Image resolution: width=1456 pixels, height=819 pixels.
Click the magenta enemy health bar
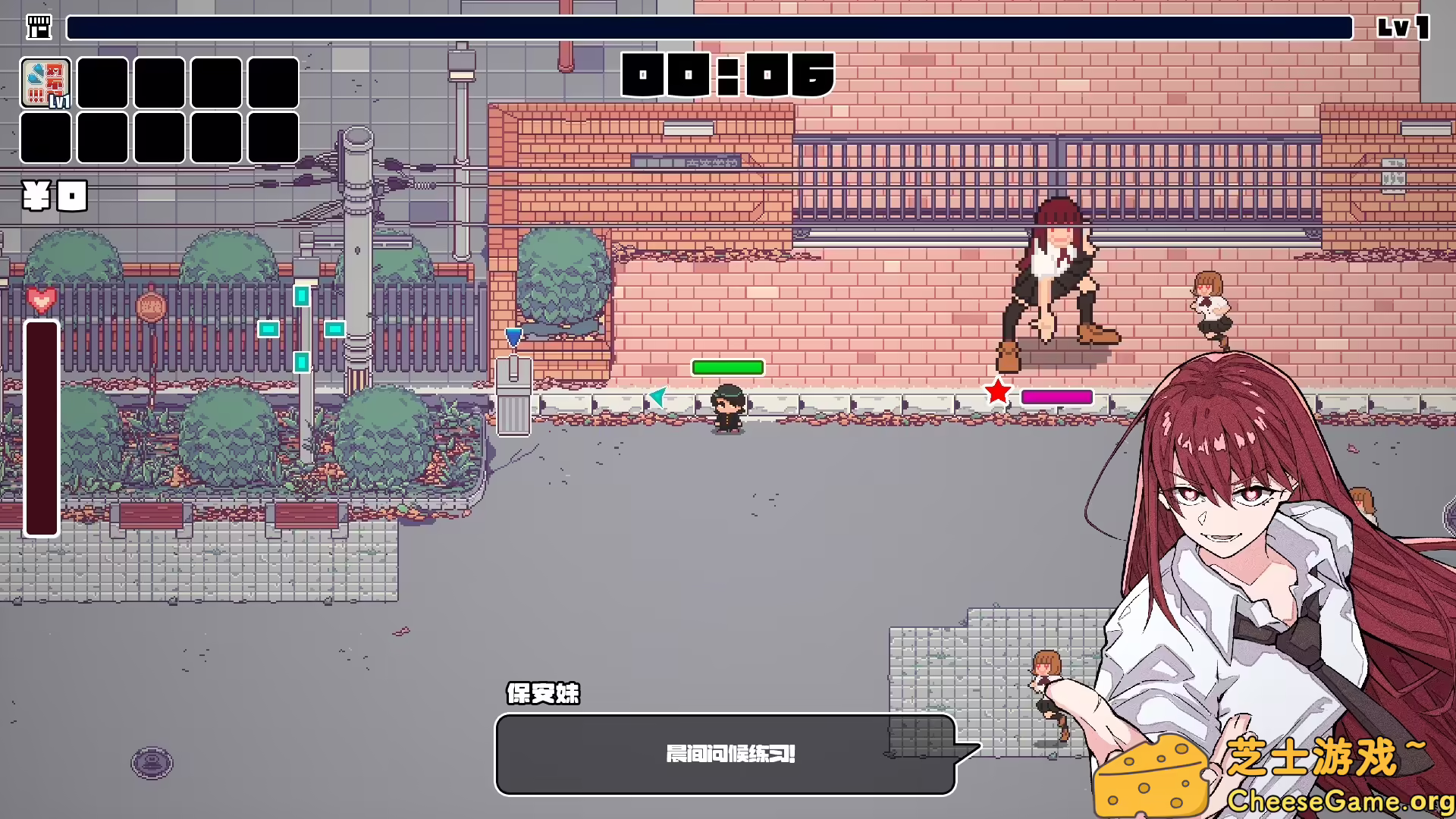1056,397
